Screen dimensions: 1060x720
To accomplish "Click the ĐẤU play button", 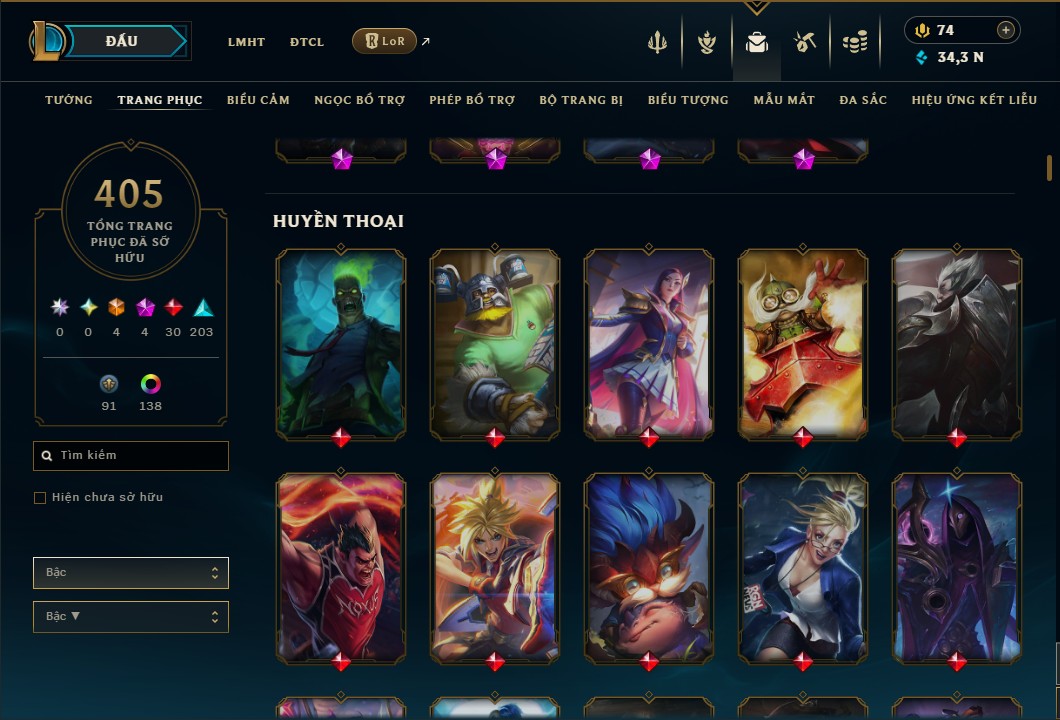I will coord(122,41).
